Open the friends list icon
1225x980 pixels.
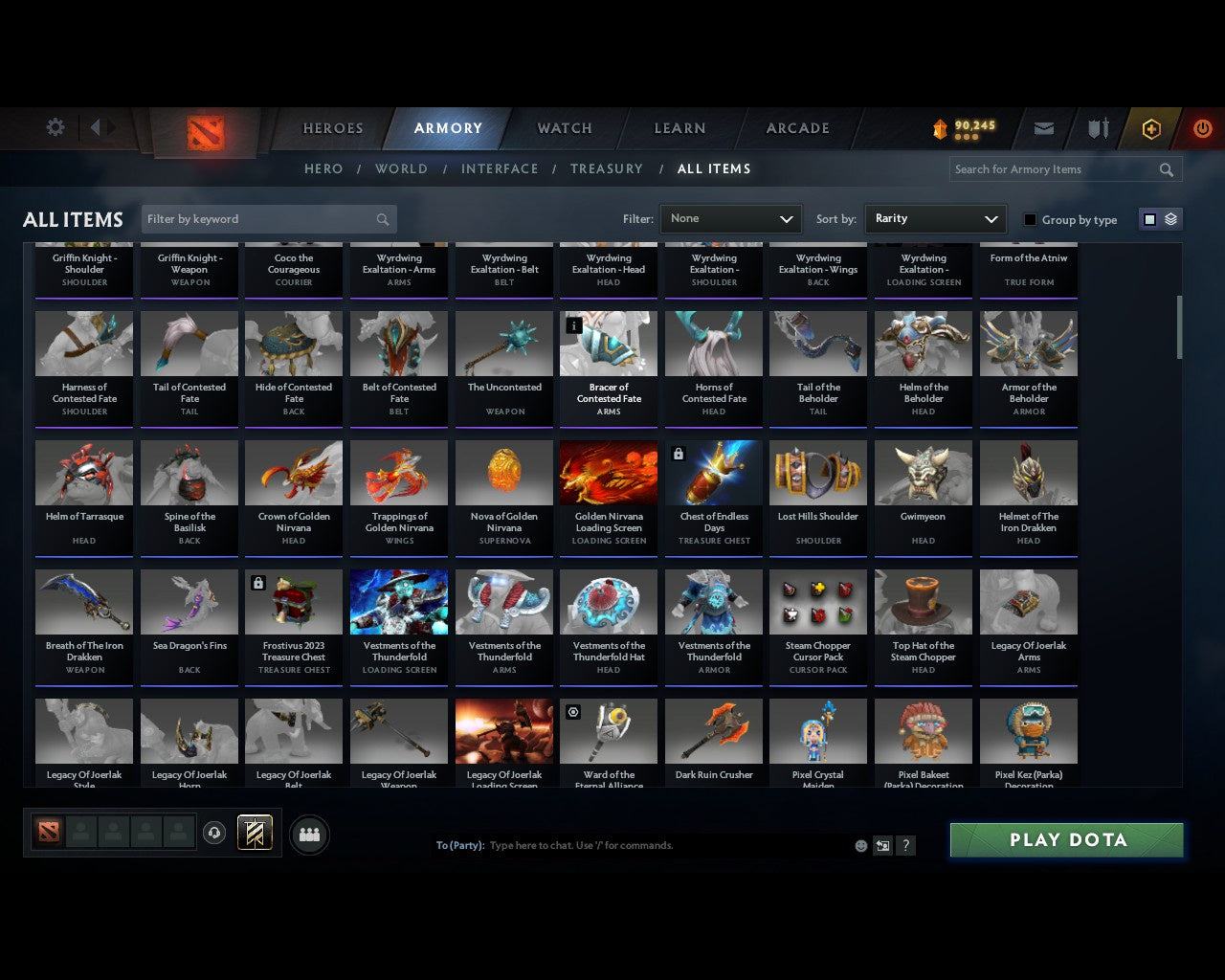[x=308, y=834]
